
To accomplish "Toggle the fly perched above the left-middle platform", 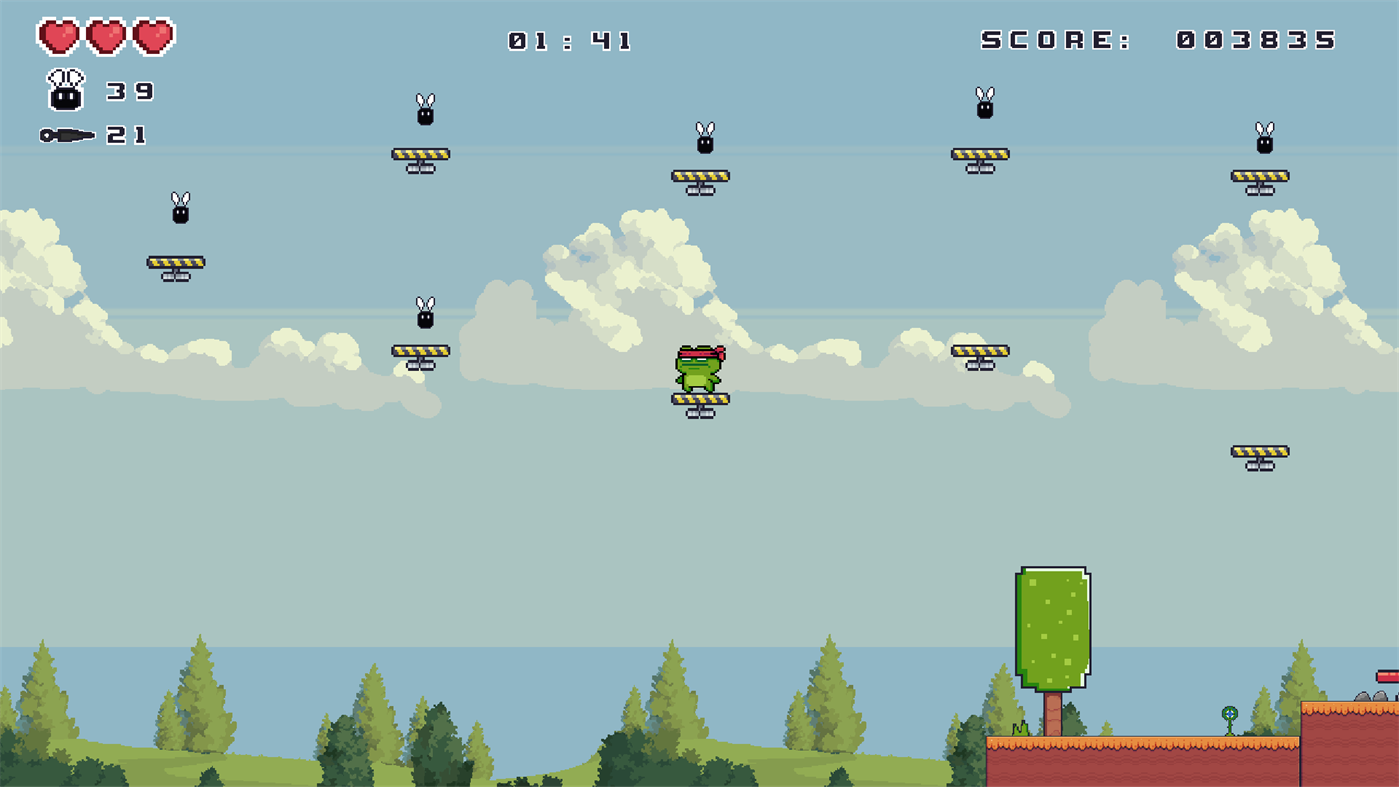I will (179, 208).
